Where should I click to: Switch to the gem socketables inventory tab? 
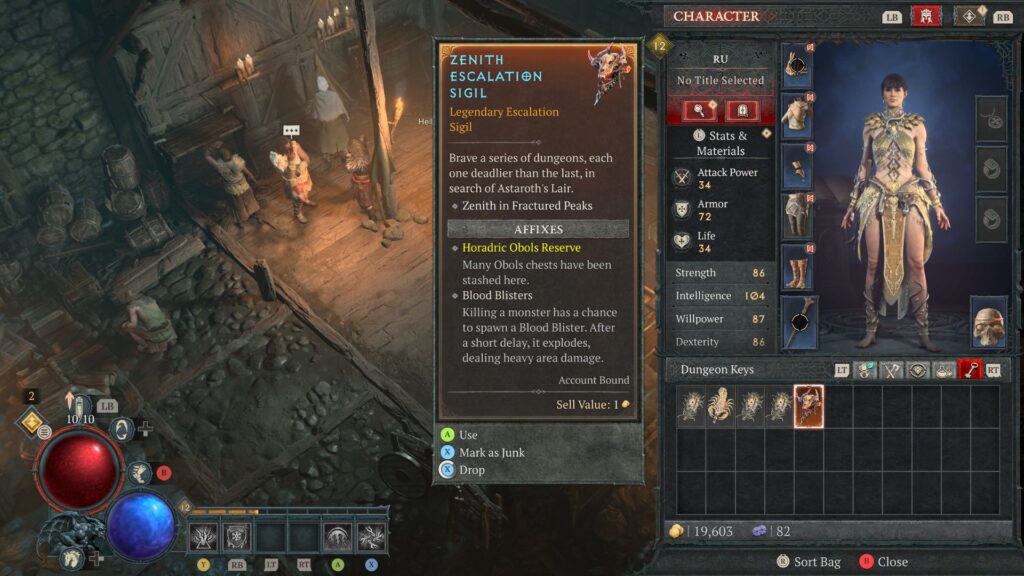coord(918,370)
